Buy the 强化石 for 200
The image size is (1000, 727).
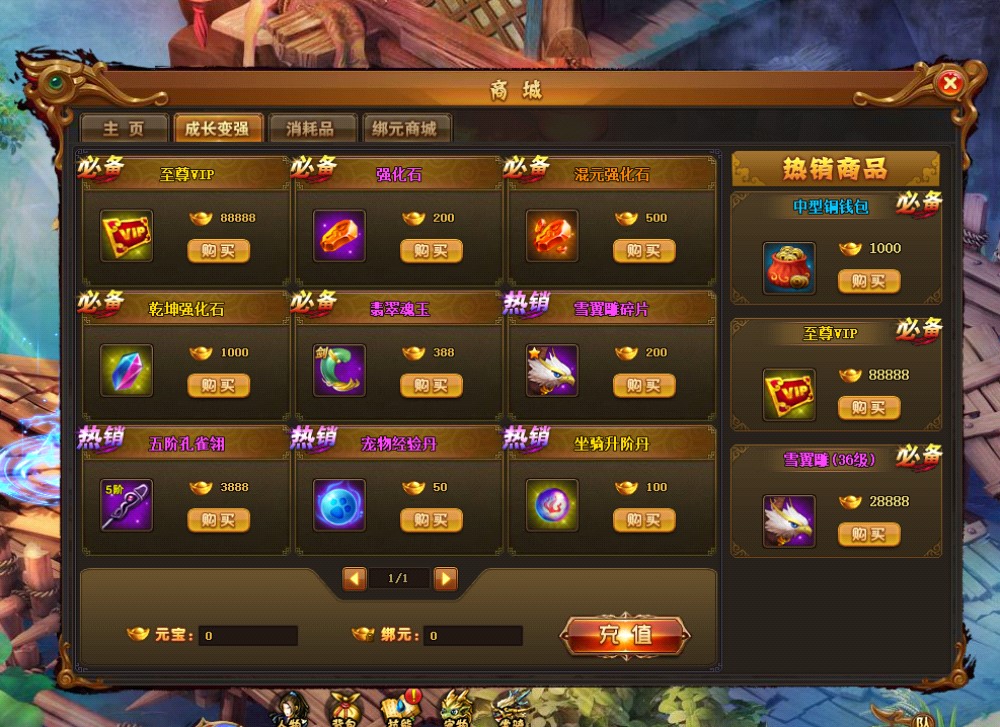[431, 251]
